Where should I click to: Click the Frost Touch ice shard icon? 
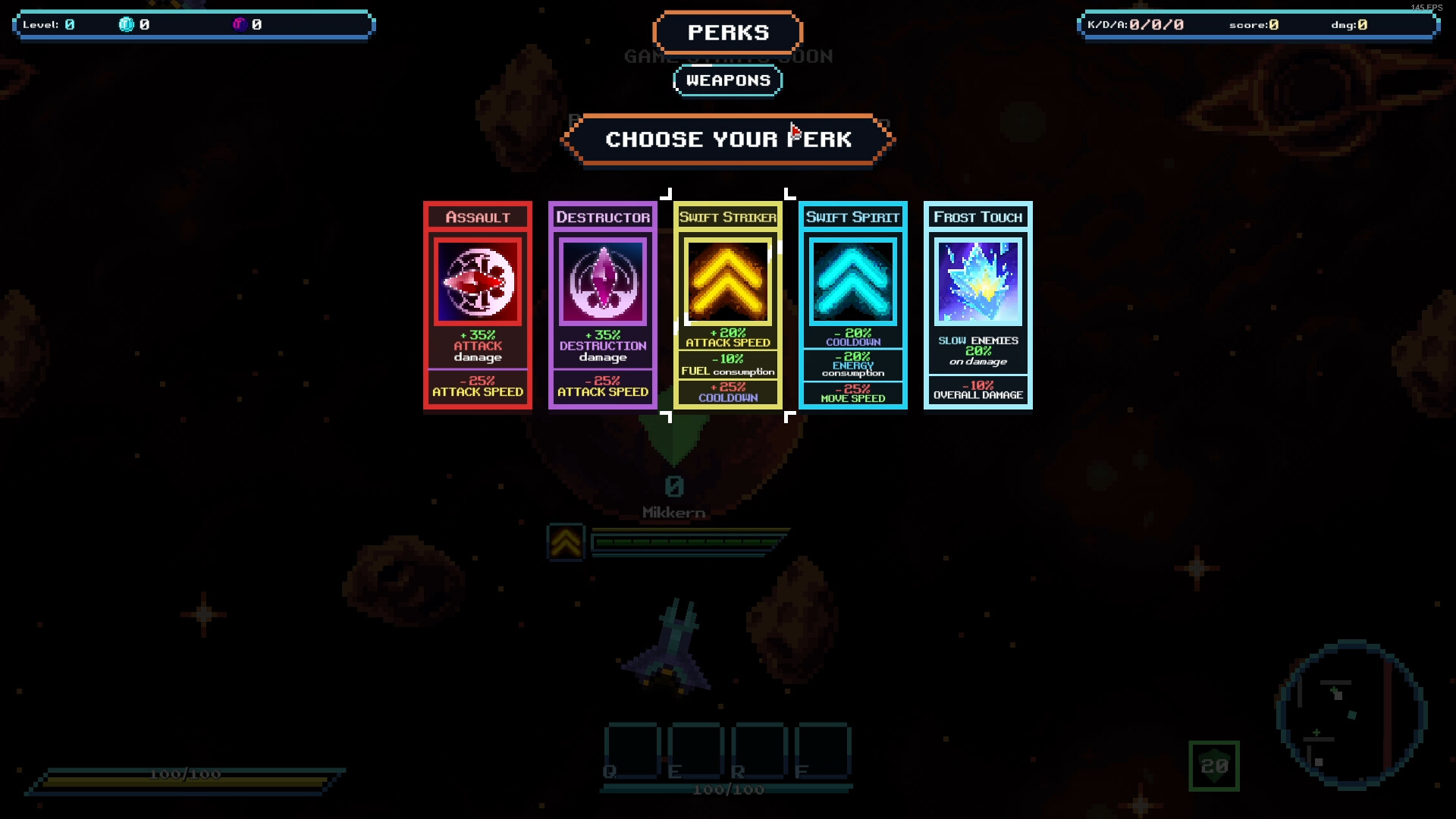click(x=977, y=282)
